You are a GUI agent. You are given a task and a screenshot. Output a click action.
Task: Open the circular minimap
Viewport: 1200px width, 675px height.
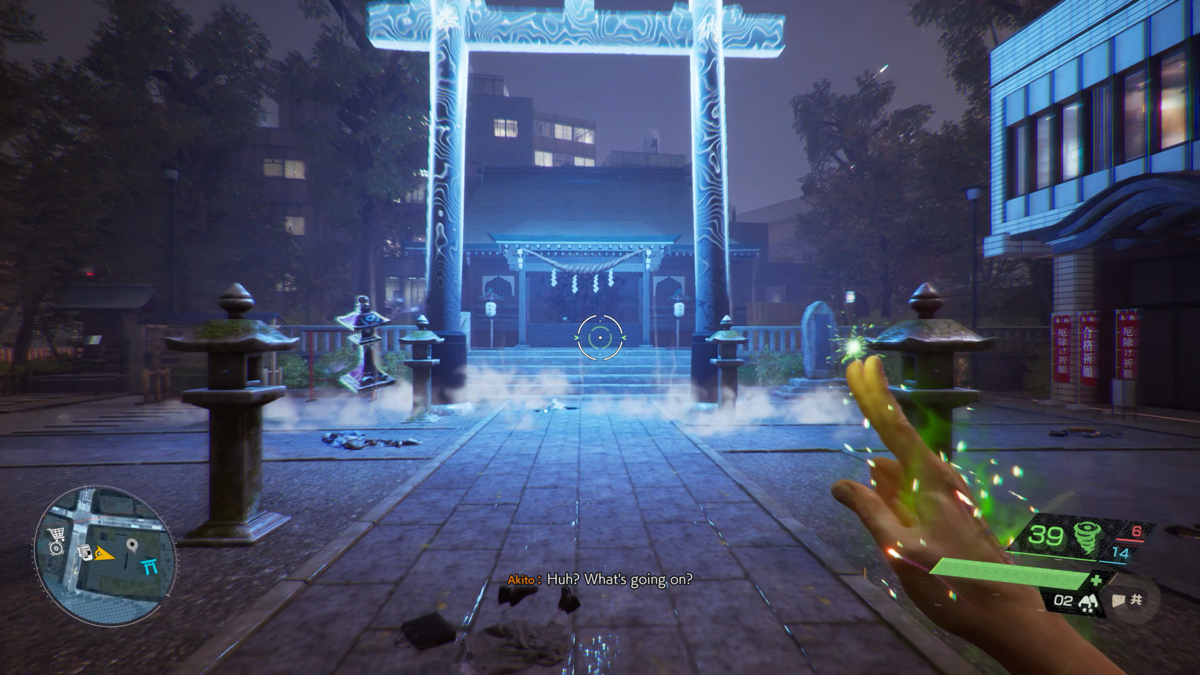105,556
